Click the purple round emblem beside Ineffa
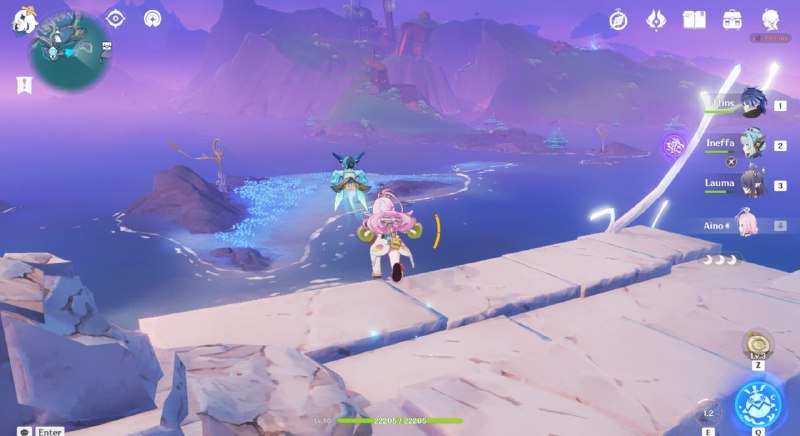Viewport: 800px width, 436px height. click(674, 146)
